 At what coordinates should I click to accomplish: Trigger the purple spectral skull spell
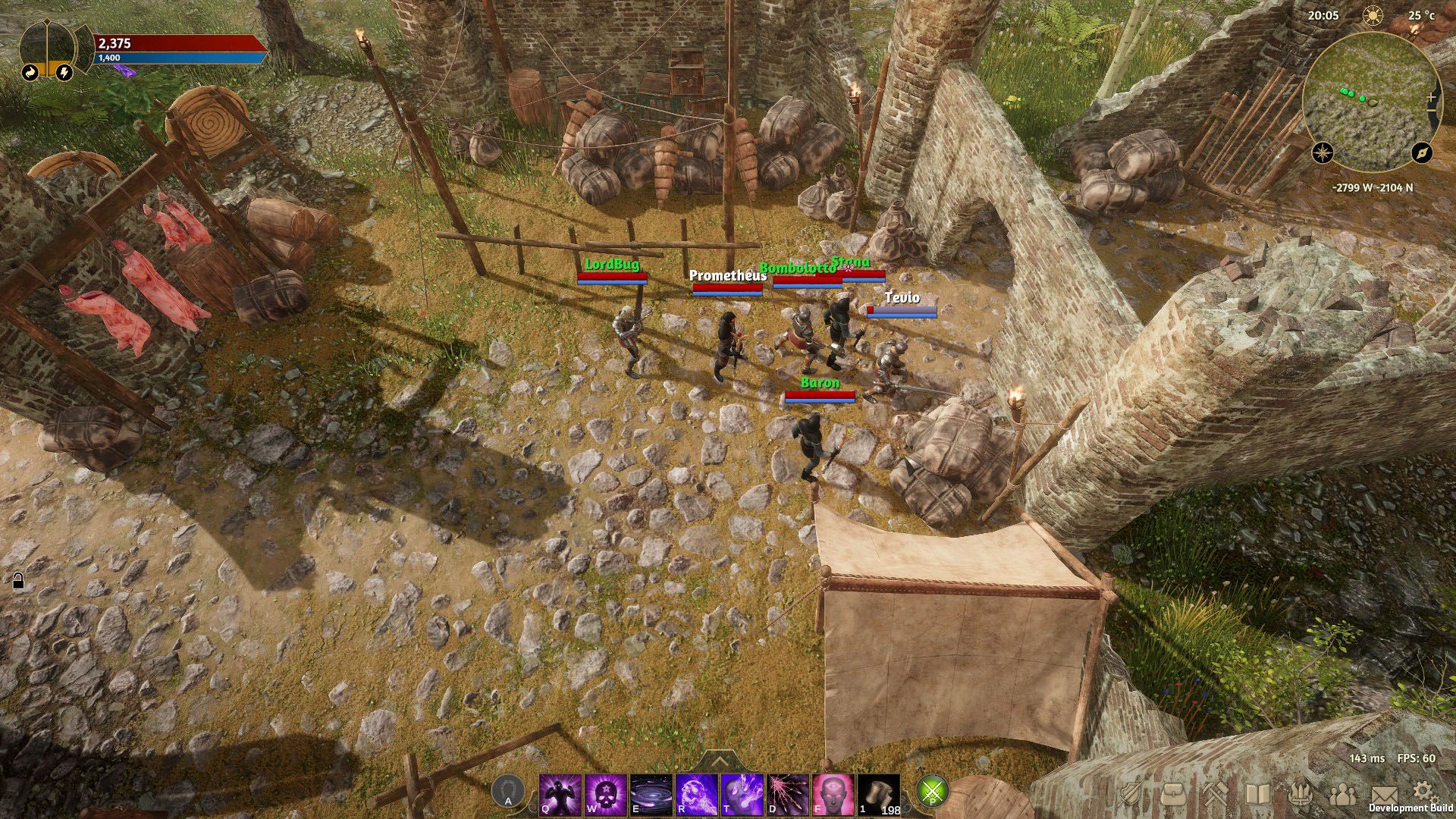697,795
